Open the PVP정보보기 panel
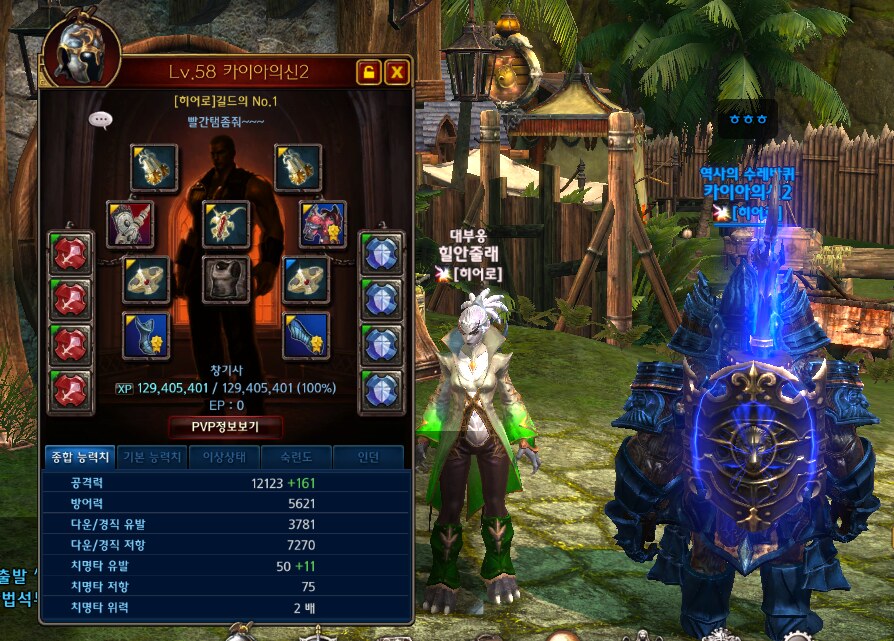The width and height of the screenshot is (894, 641). [225, 428]
